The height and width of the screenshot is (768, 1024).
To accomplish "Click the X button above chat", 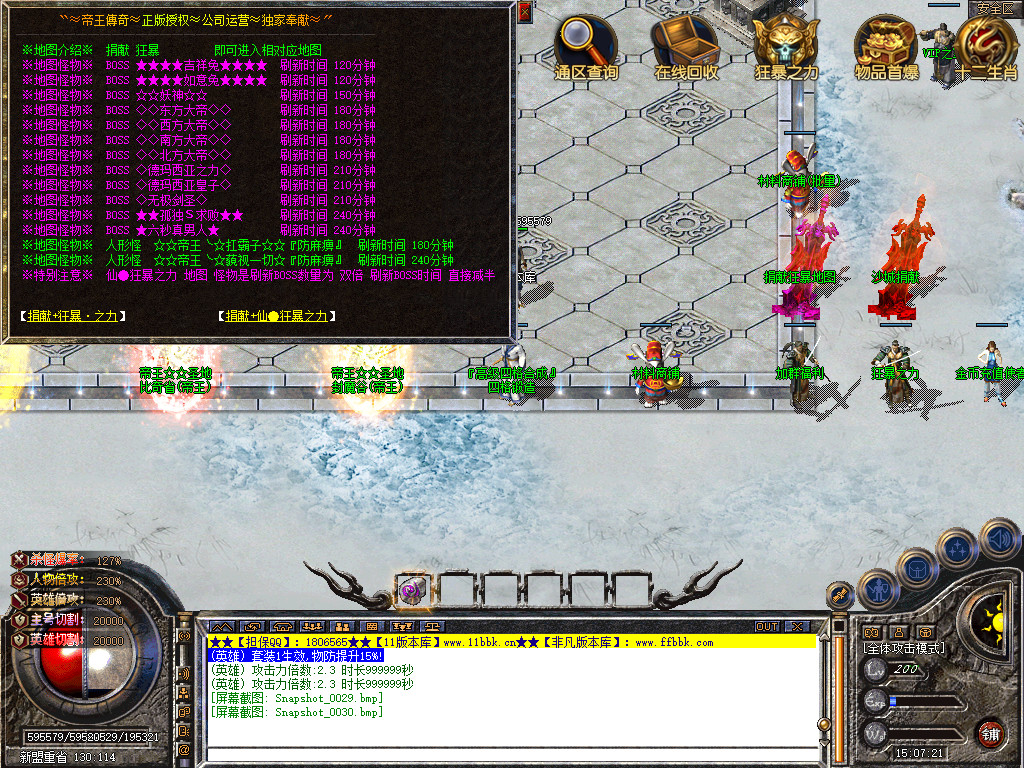I will pos(797,627).
